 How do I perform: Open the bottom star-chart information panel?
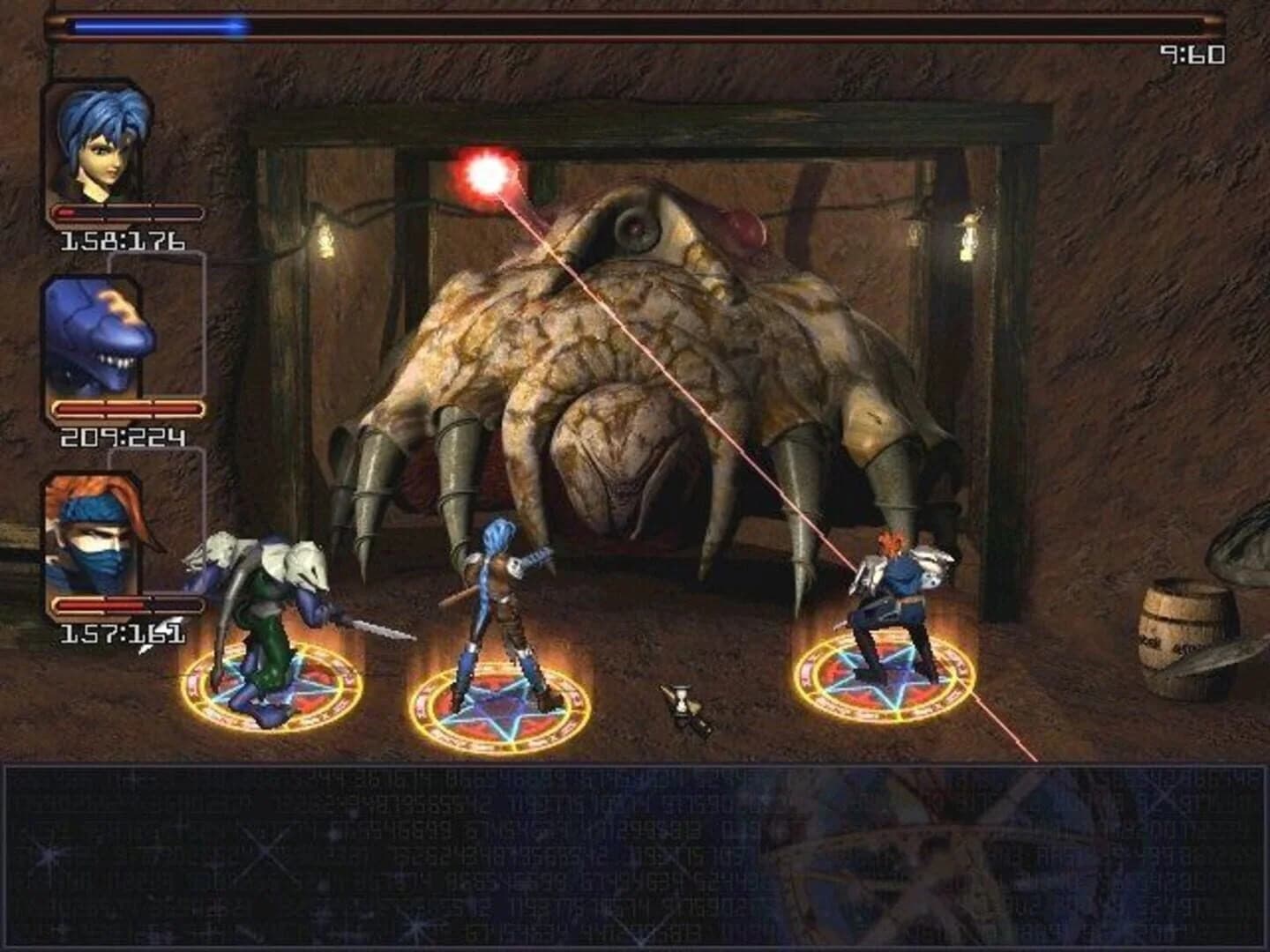coord(635,855)
